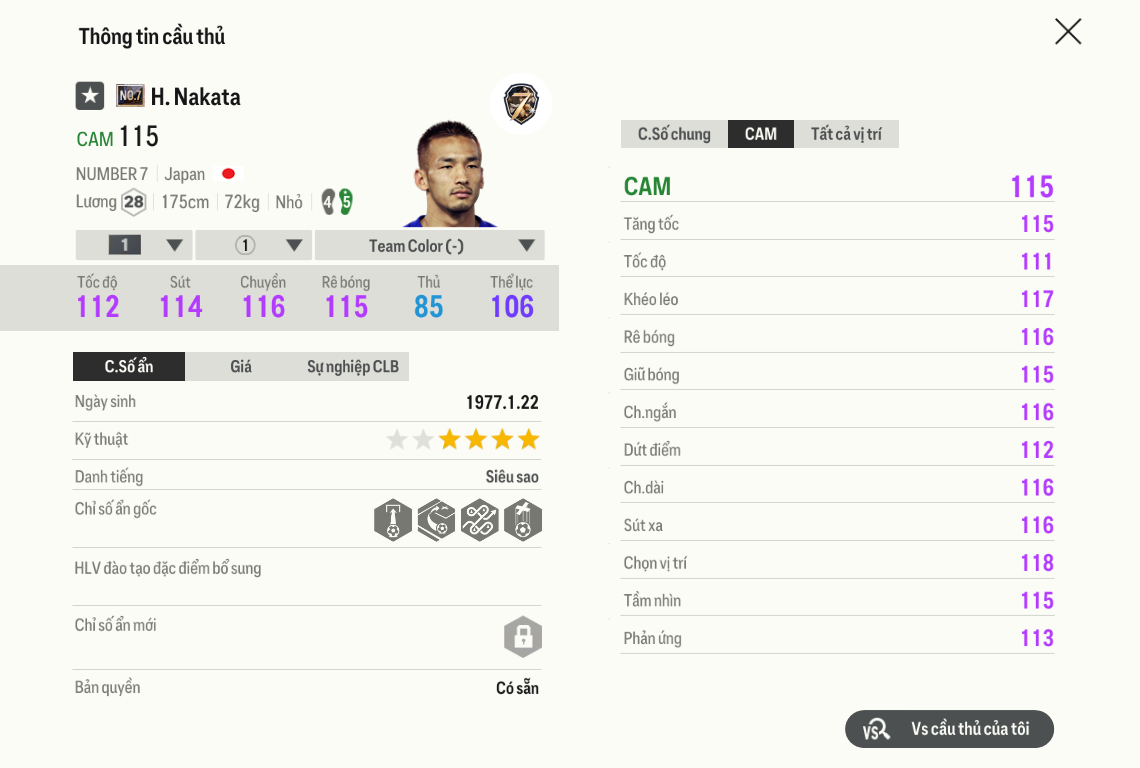Close the player info window
The width and height of the screenshot is (1140, 768).
[1068, 32]
